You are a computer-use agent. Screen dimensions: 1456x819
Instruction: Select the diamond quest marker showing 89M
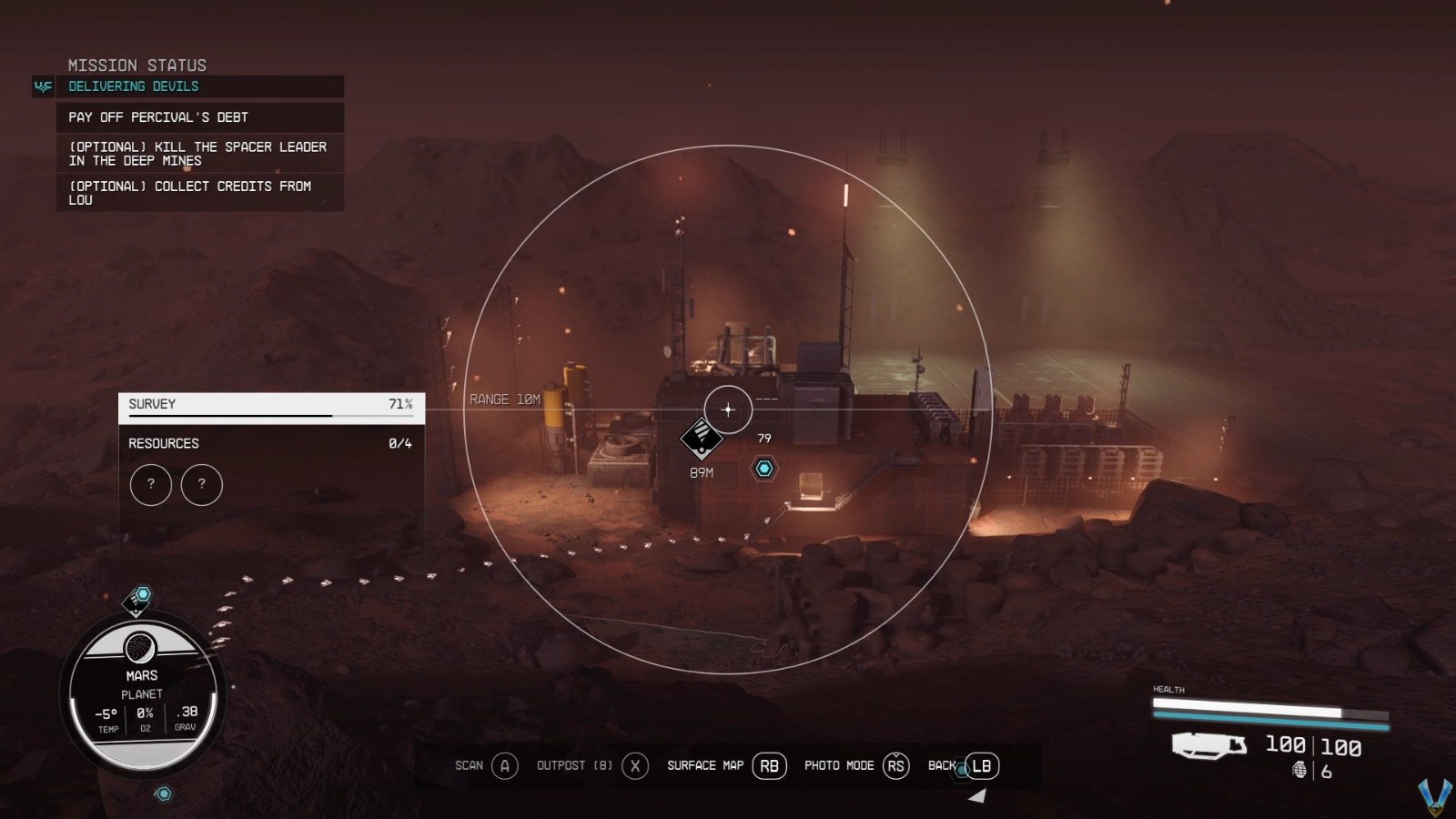point(702,440)
